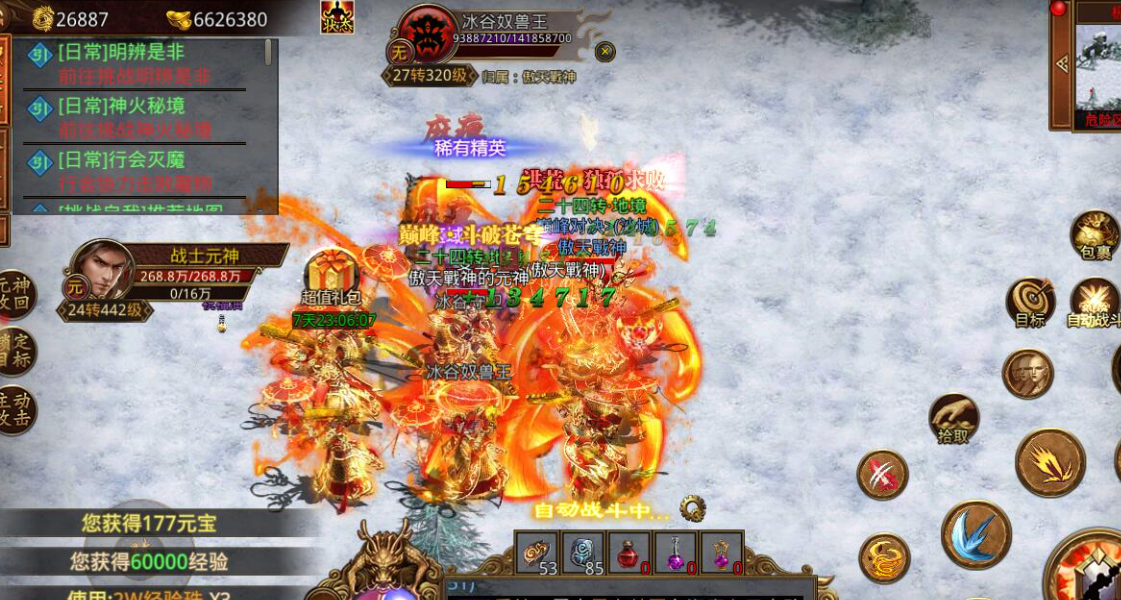Open the 明辨是非 daily quest entry
Image resolution: width=1121 pixels, height=600 pixels.
135,63
